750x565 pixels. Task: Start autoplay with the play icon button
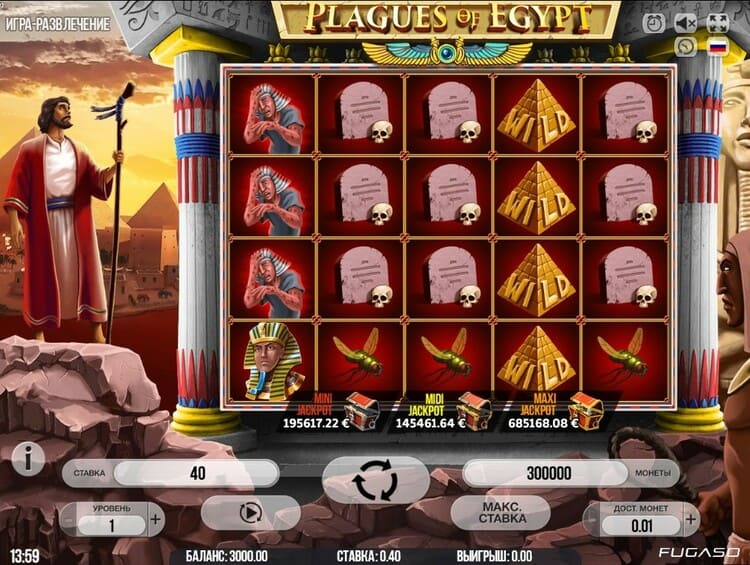pos(250,513)
